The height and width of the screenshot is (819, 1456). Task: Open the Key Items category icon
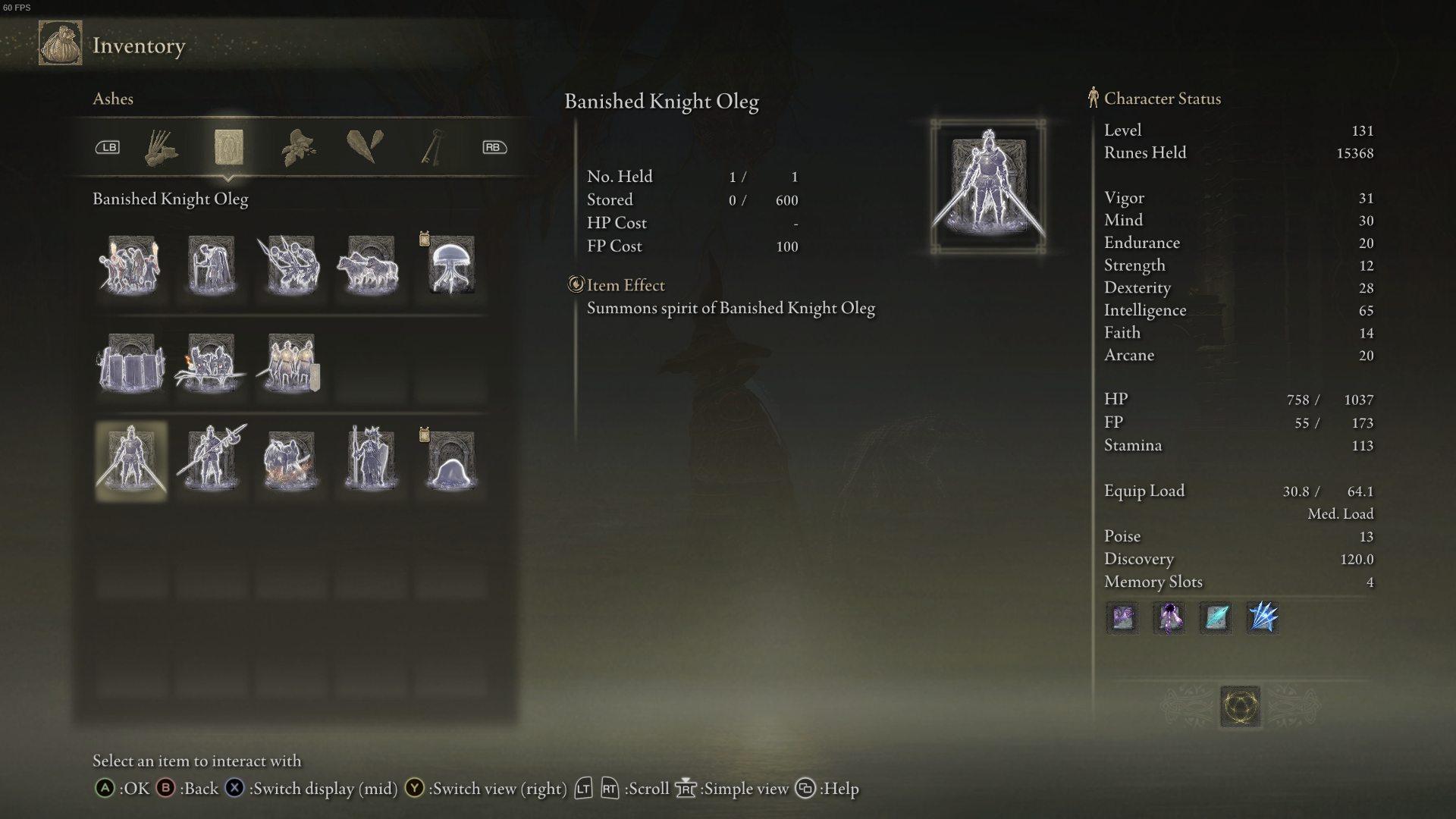pyautogui.click(x=432, y=146)
